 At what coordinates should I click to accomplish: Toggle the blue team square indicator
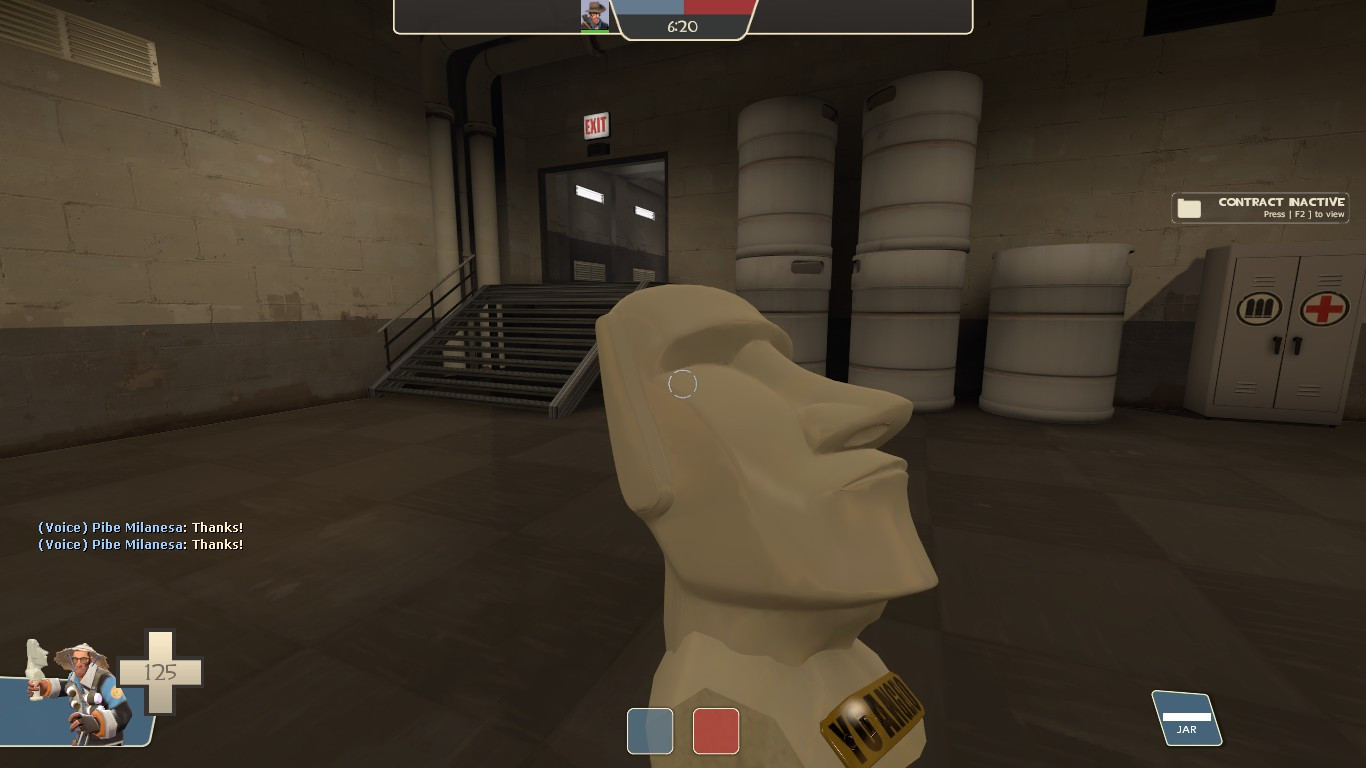(x=650, y=731)
